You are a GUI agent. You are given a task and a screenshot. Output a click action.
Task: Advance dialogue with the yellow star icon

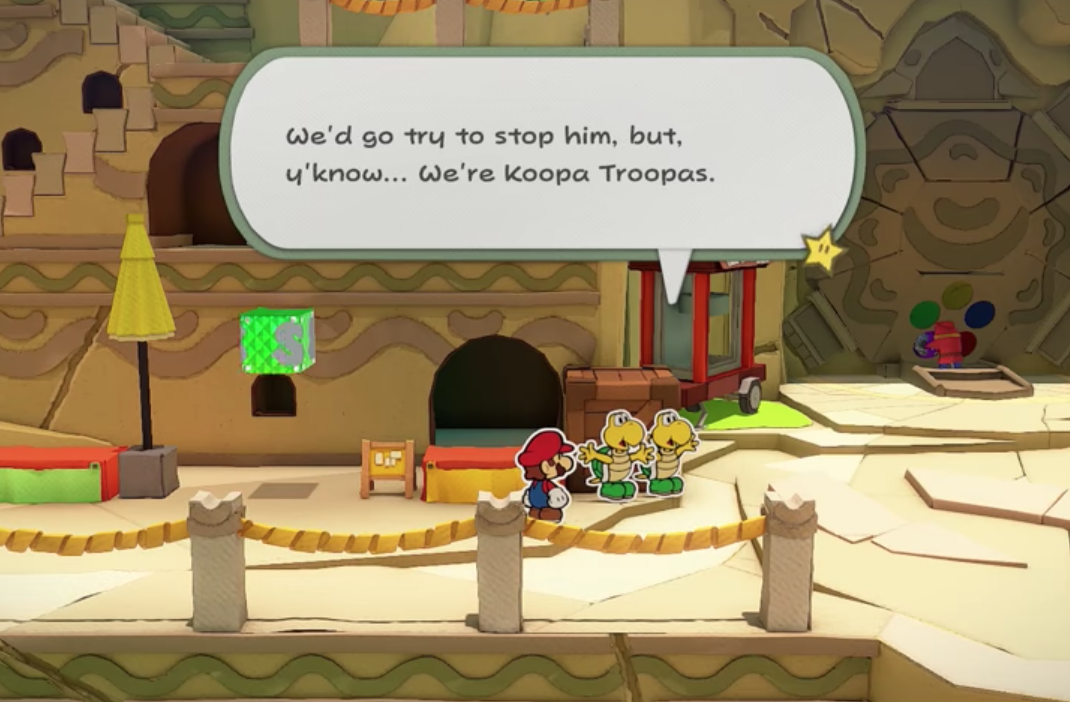(823, 251)
